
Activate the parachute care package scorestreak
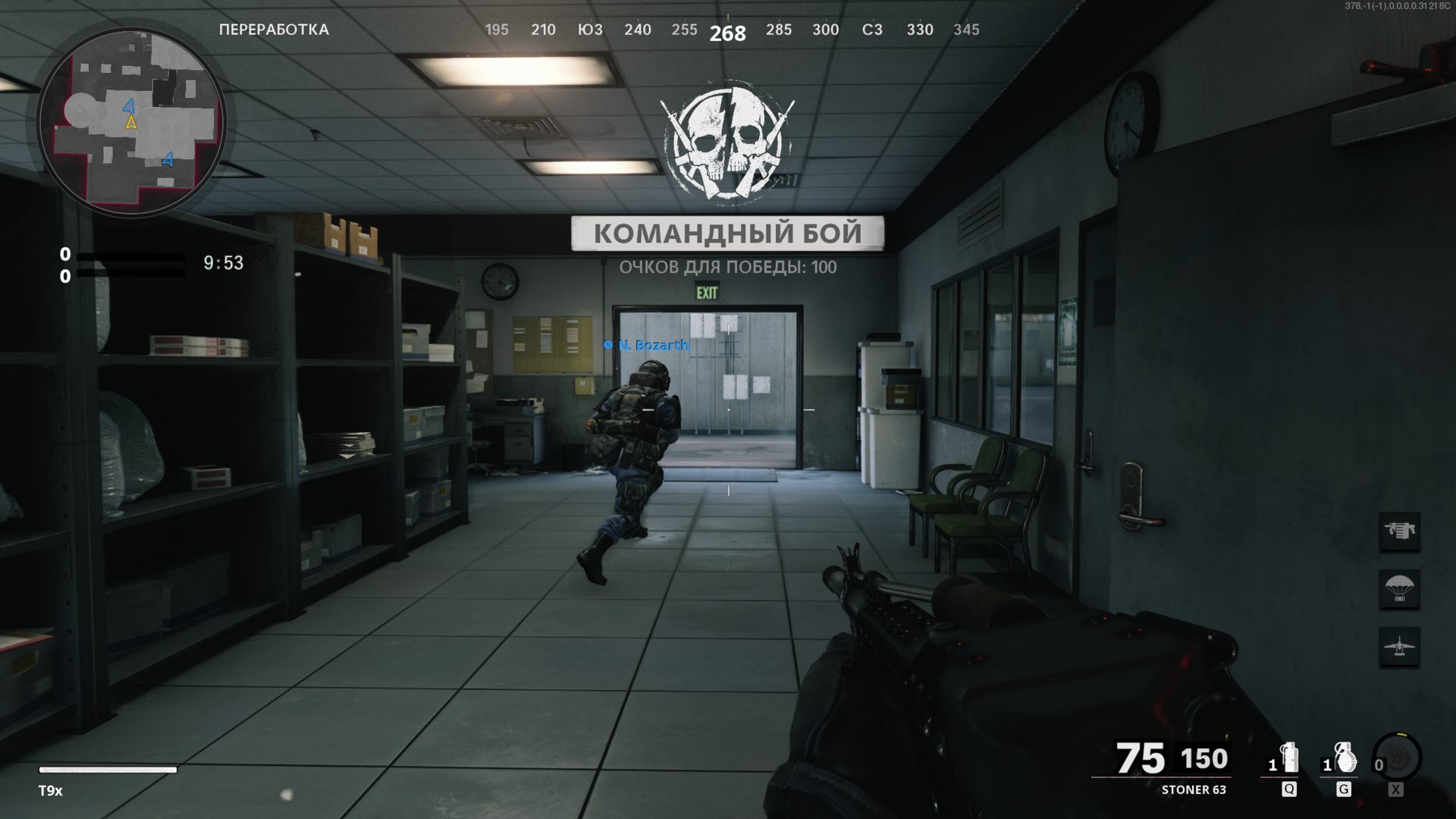coord(1399,589)
